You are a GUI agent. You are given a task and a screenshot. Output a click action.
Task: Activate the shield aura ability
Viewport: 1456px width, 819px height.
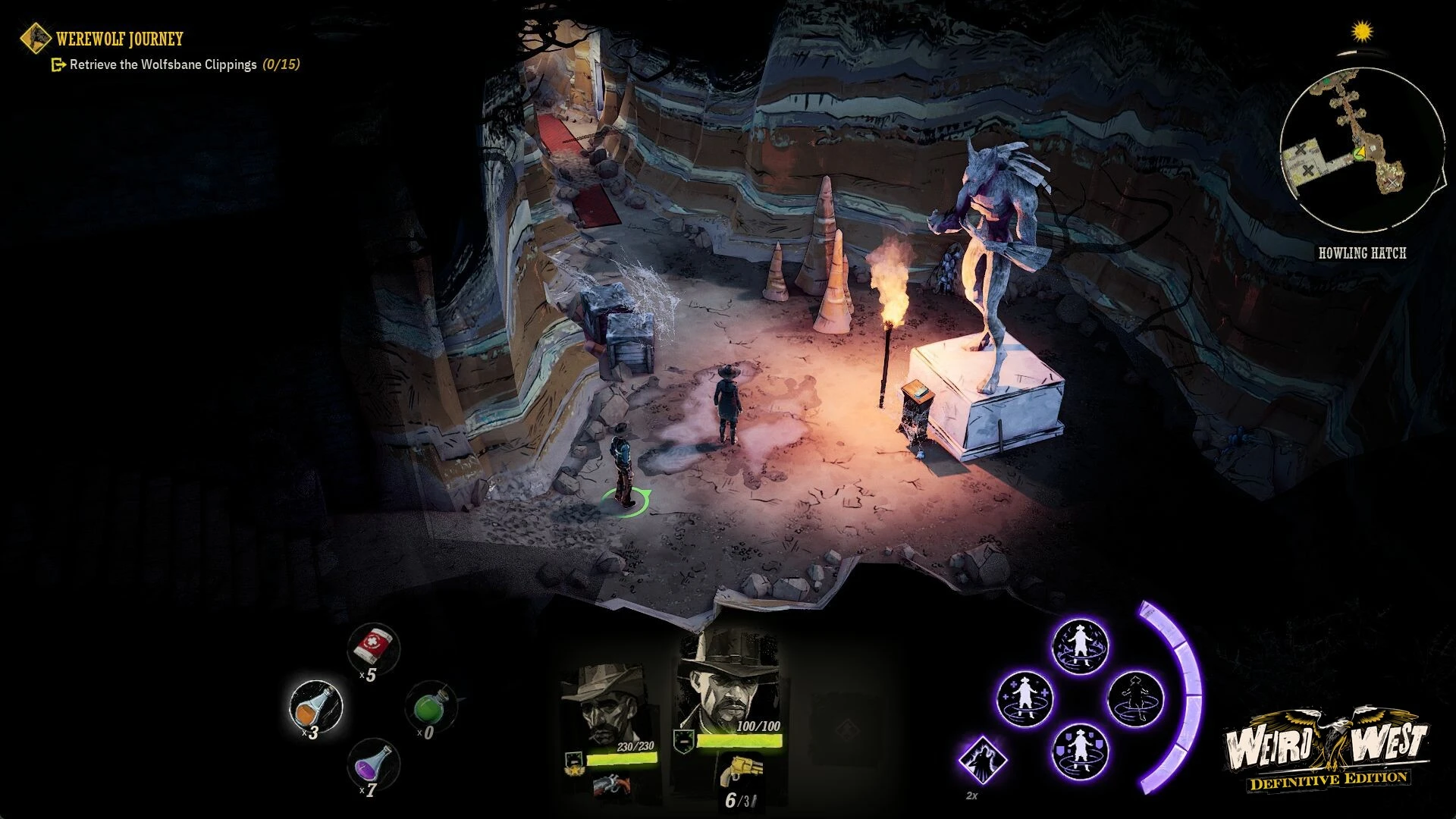point(1080,749)
